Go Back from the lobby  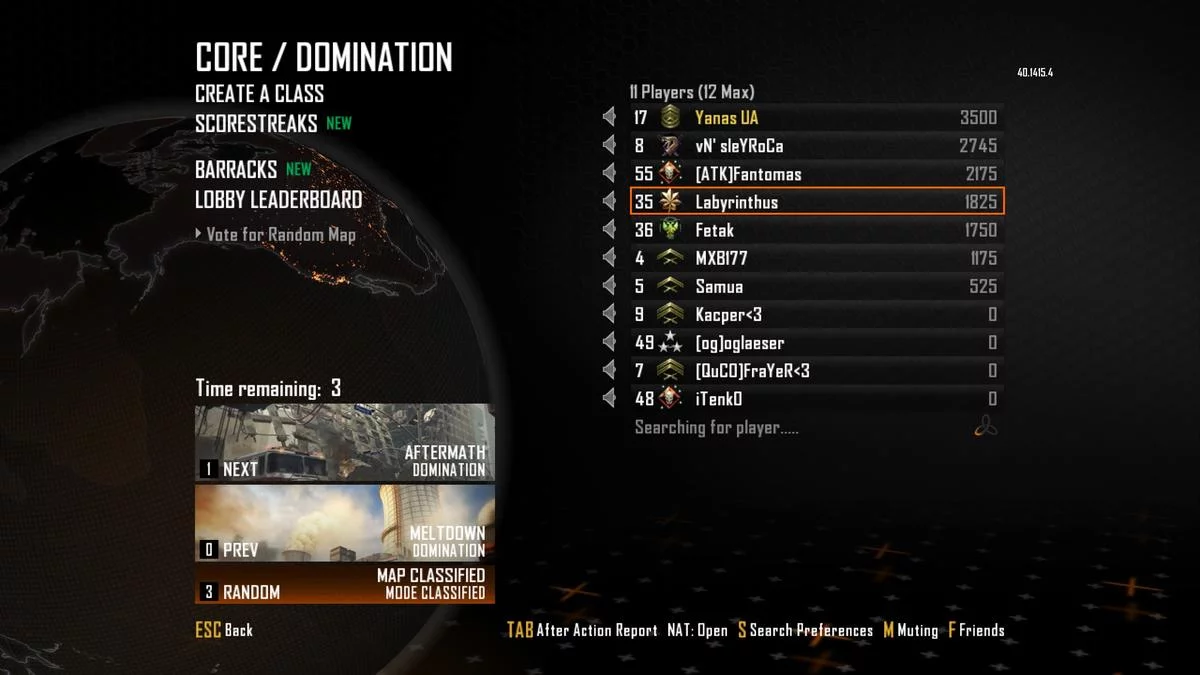(x=224, y=630)
